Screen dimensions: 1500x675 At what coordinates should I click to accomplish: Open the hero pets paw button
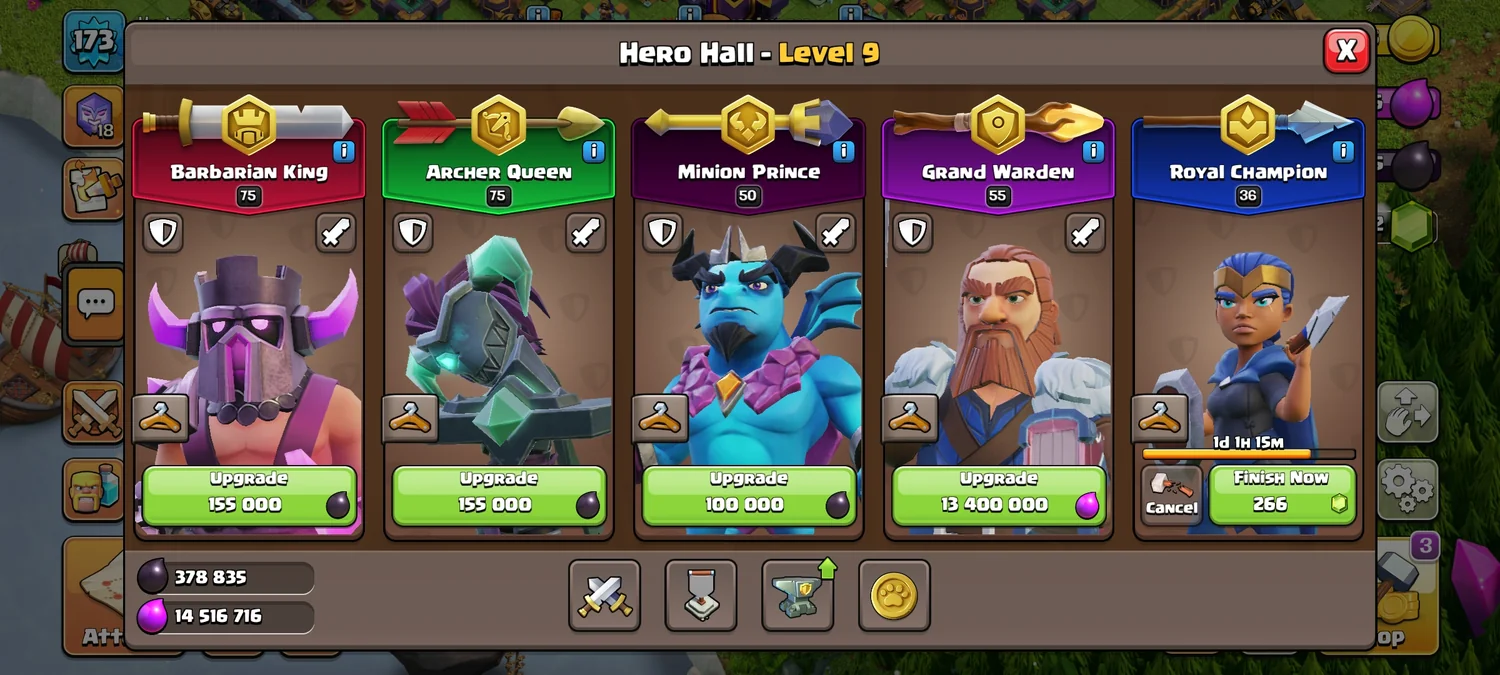[x=894, y=596]
